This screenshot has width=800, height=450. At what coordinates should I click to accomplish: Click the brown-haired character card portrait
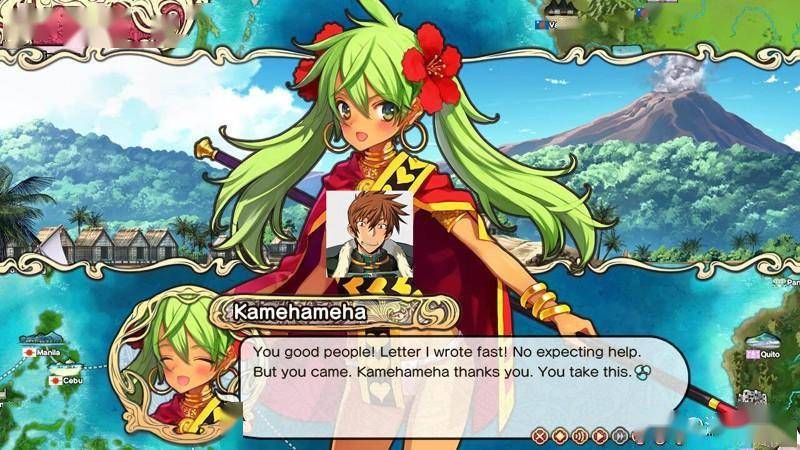369,233
